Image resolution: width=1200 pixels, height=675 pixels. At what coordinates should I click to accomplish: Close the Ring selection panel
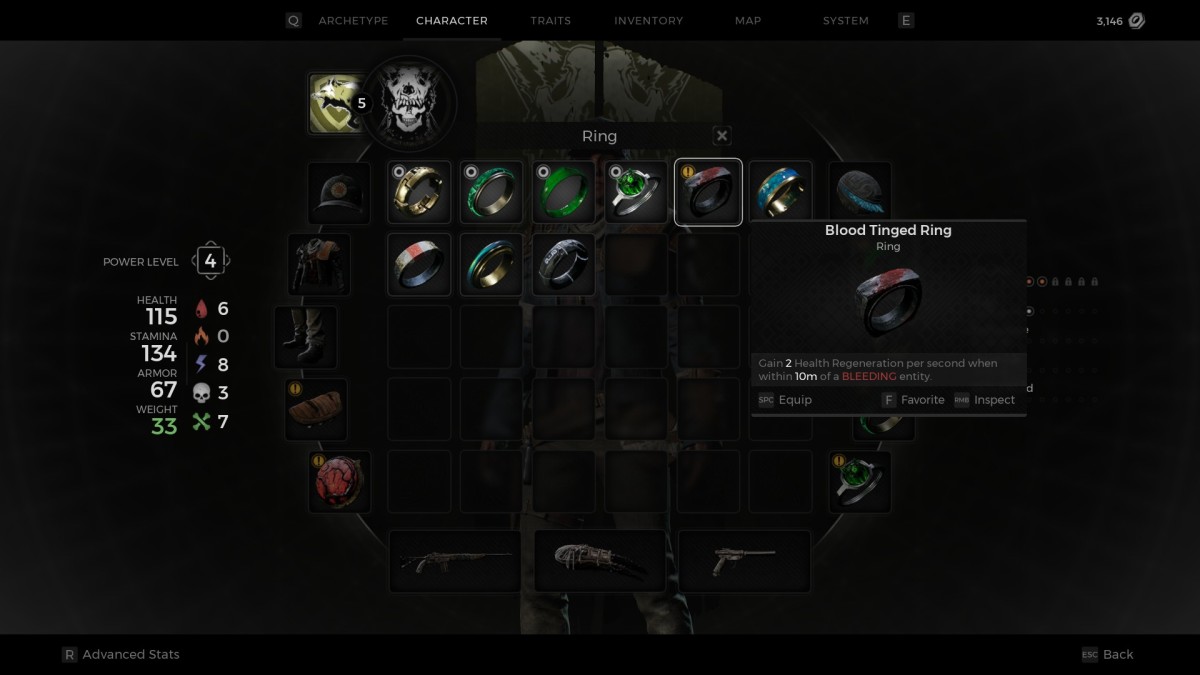click(x=722, y=136)
